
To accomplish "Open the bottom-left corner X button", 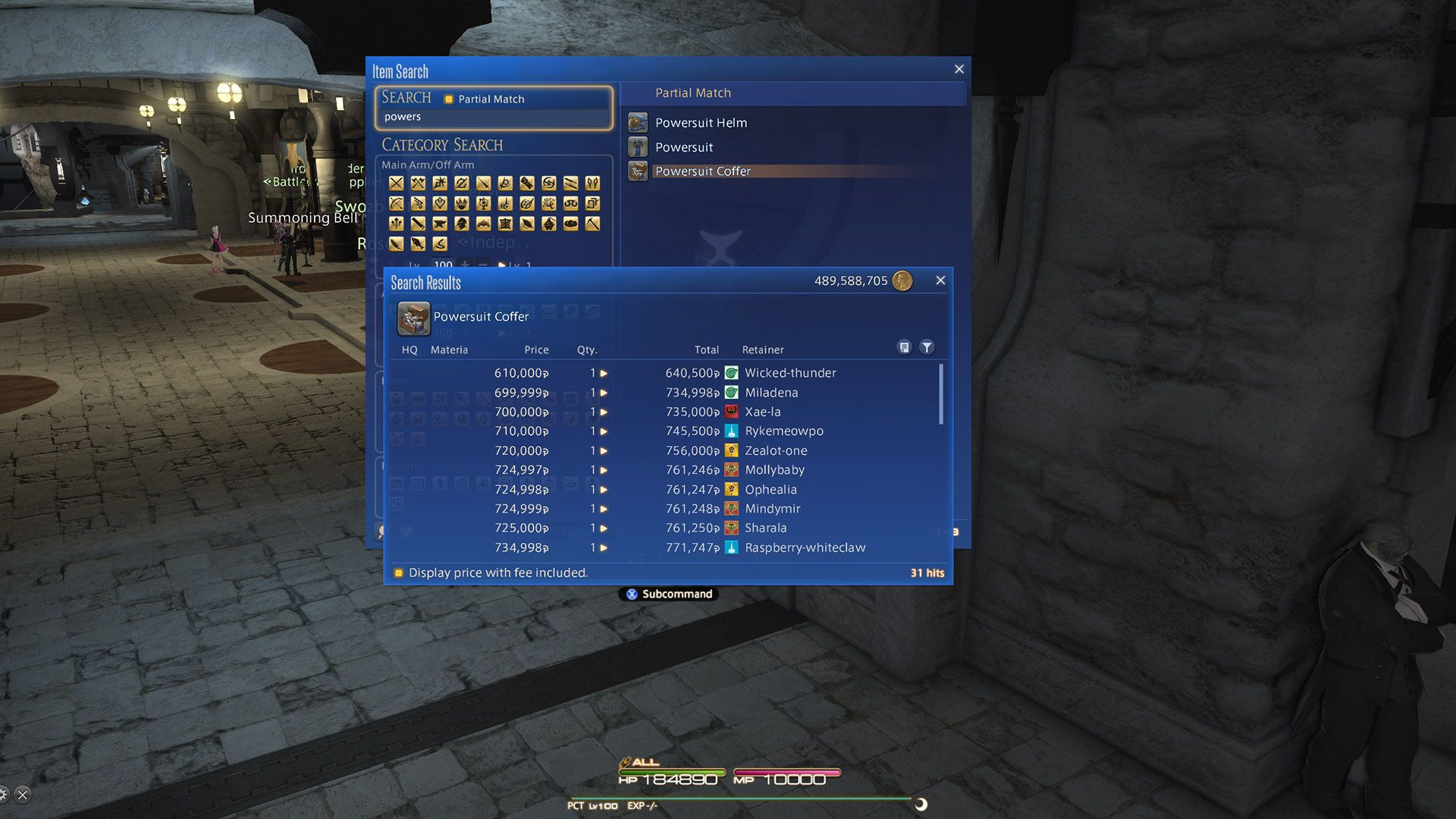I will click(x=23, y=795).
